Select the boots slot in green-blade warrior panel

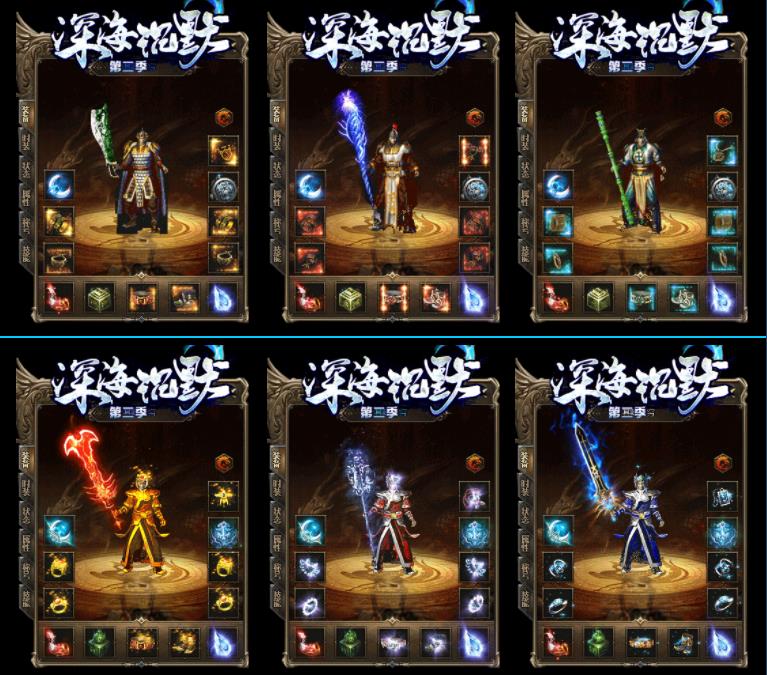click(184, 297)
